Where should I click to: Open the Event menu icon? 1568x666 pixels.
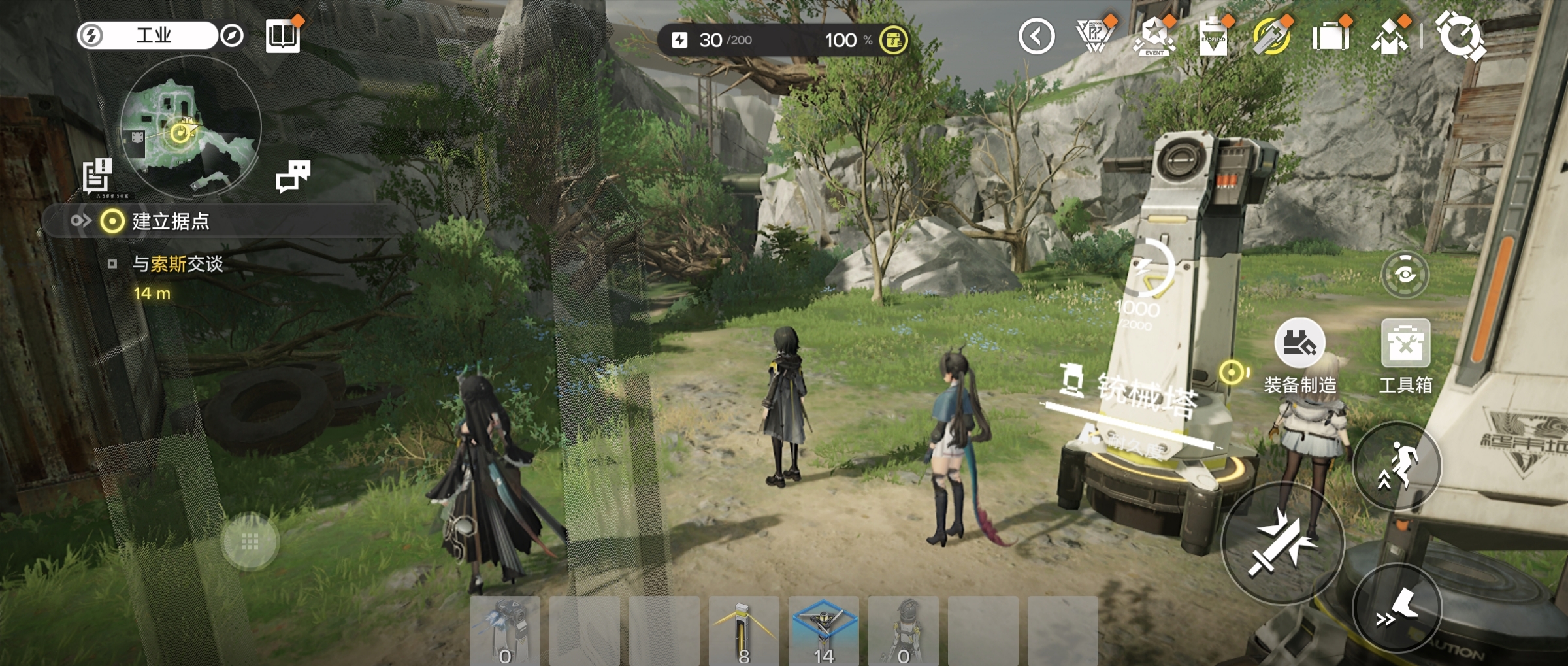(1154, 37)
